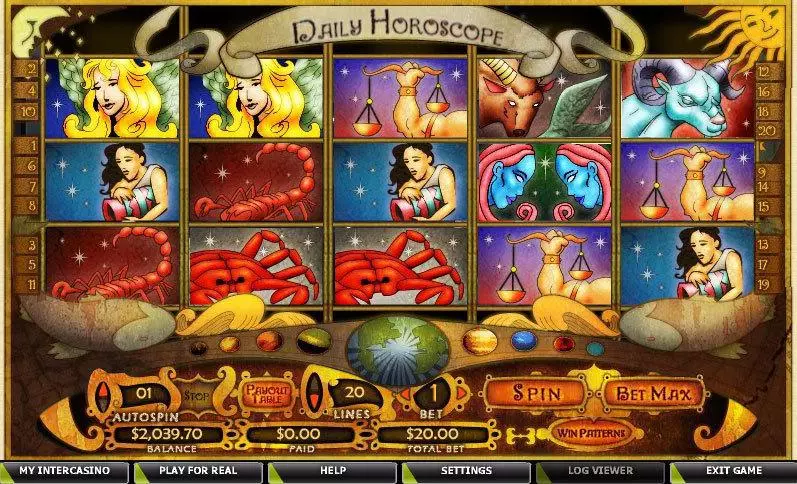The height and width of the screenshot is (484, 797).
Task: Select payline number 11 marker
Action: (33, 285)
